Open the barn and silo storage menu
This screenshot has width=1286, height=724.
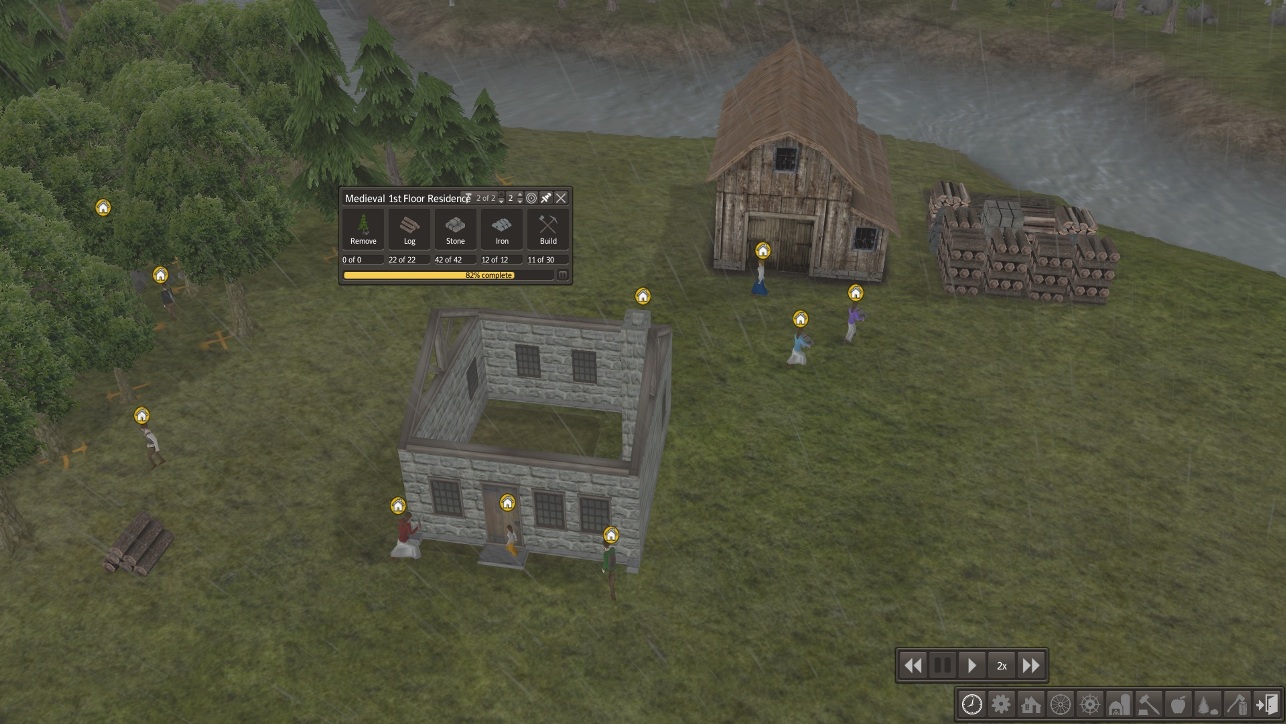(1119, 704)
